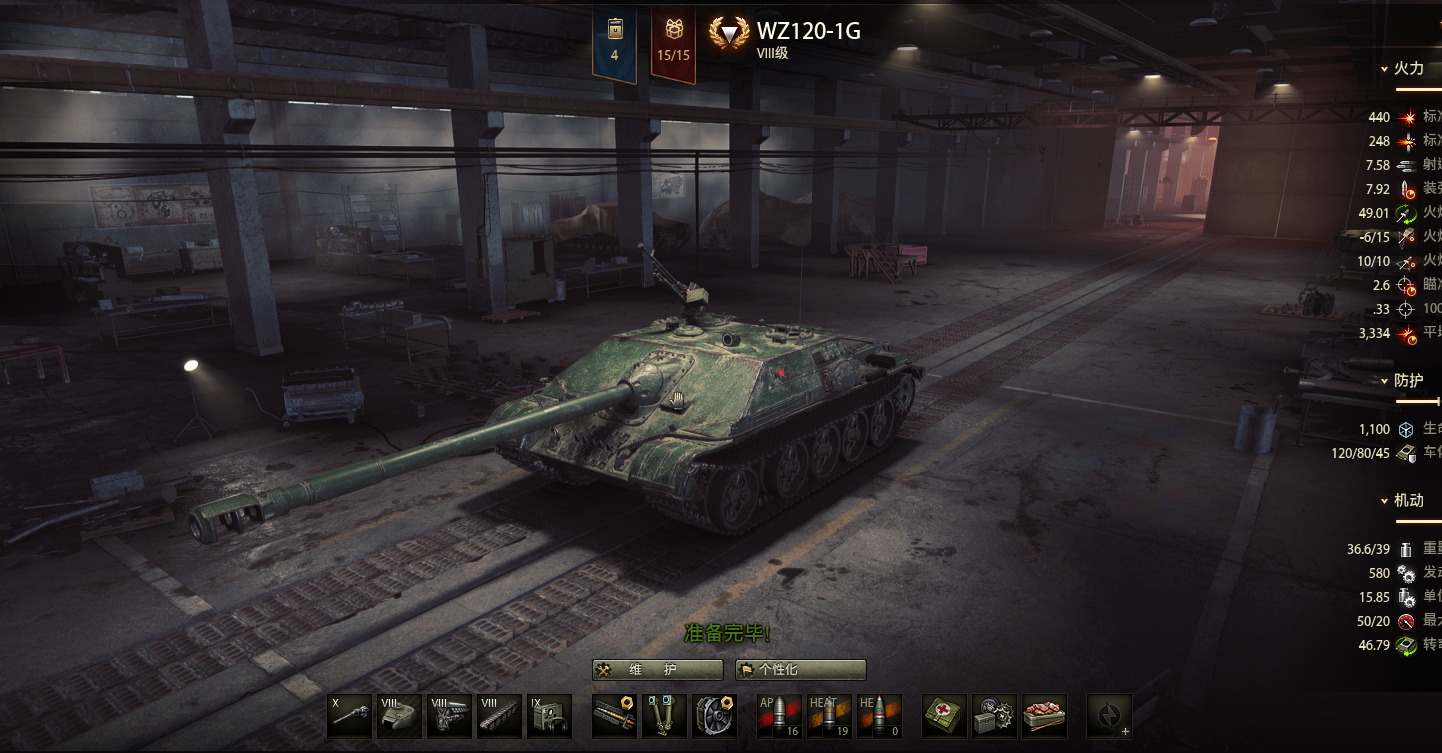This screenshot has width=1442, height=753.
Task: Select the repair kit consumable slot
Action: click(x=994, y=716)
